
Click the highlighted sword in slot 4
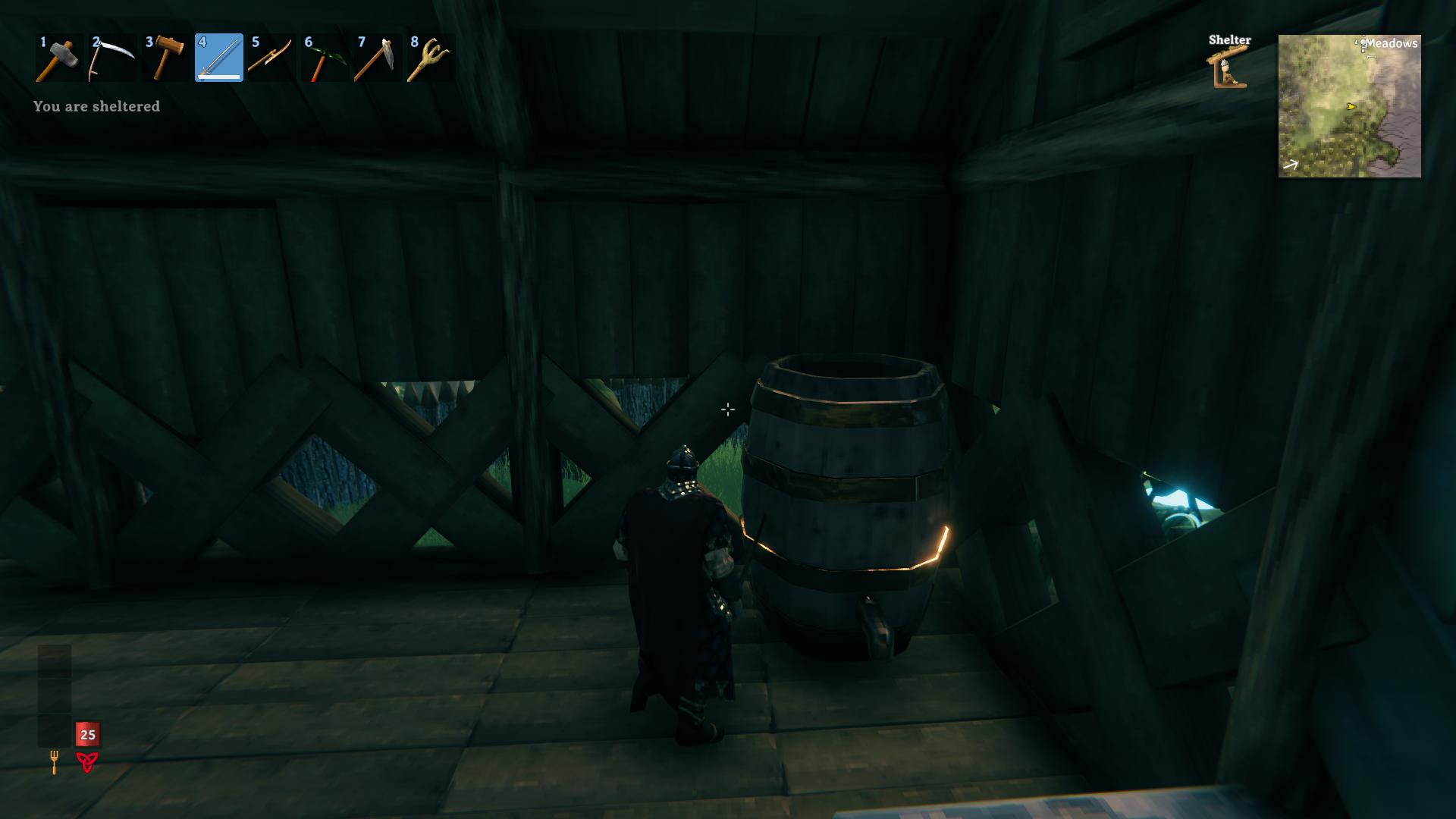point(219,58)
